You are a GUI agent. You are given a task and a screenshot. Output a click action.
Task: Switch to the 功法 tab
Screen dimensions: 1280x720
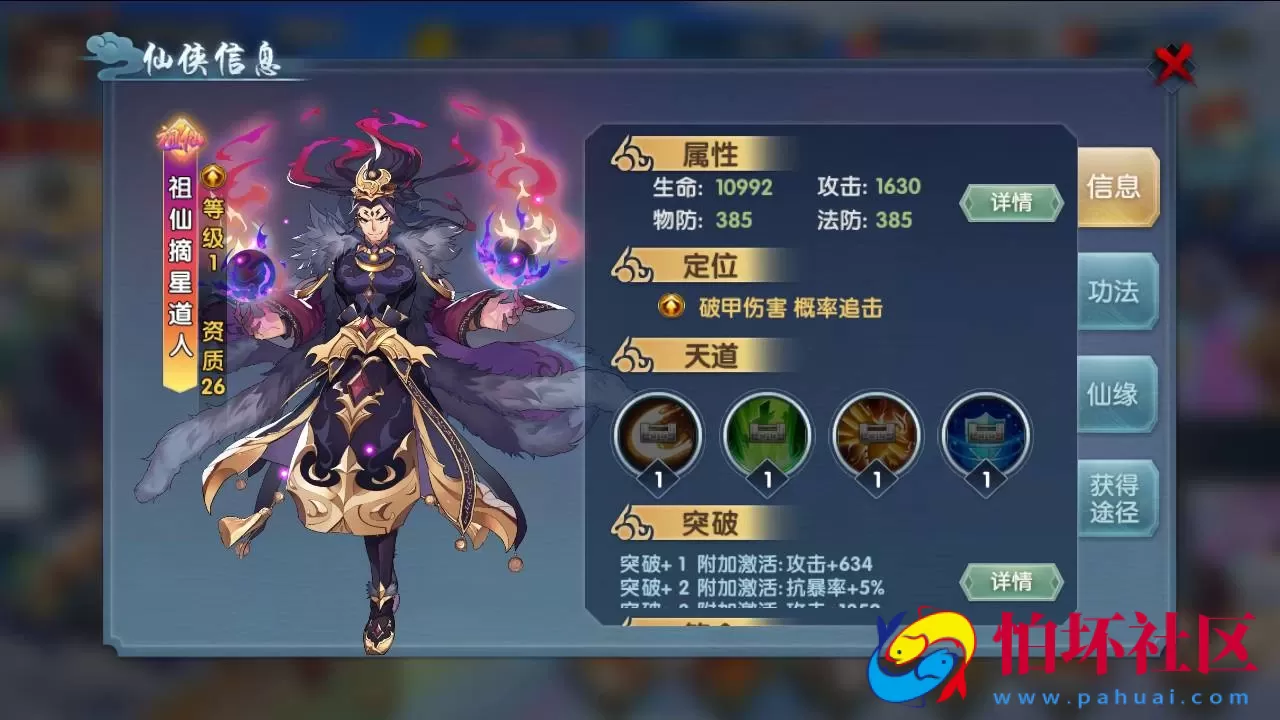tap(1117, 290)
